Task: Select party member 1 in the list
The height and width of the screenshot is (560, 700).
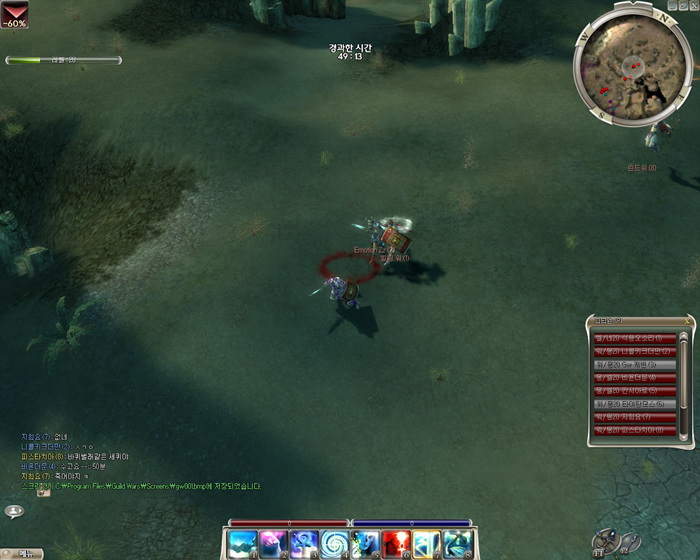Action: coord(635,339)
